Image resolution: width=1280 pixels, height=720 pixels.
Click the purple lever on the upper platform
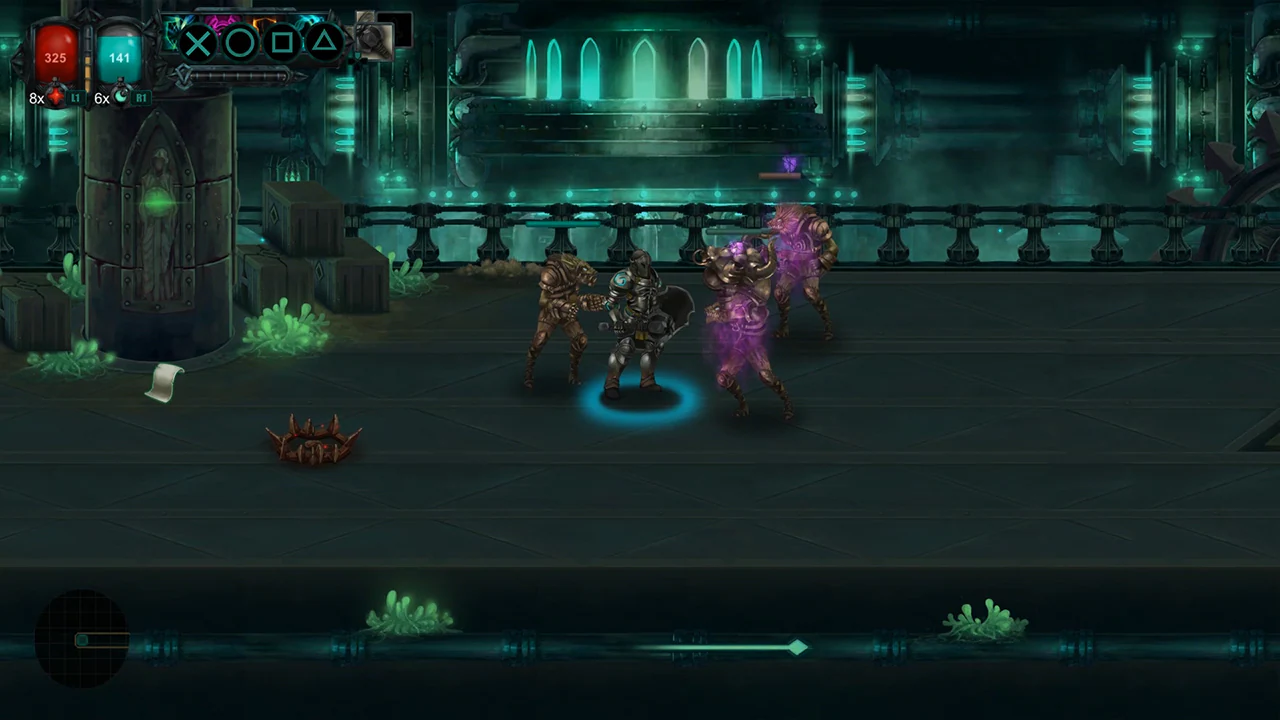tap(789, 165)
